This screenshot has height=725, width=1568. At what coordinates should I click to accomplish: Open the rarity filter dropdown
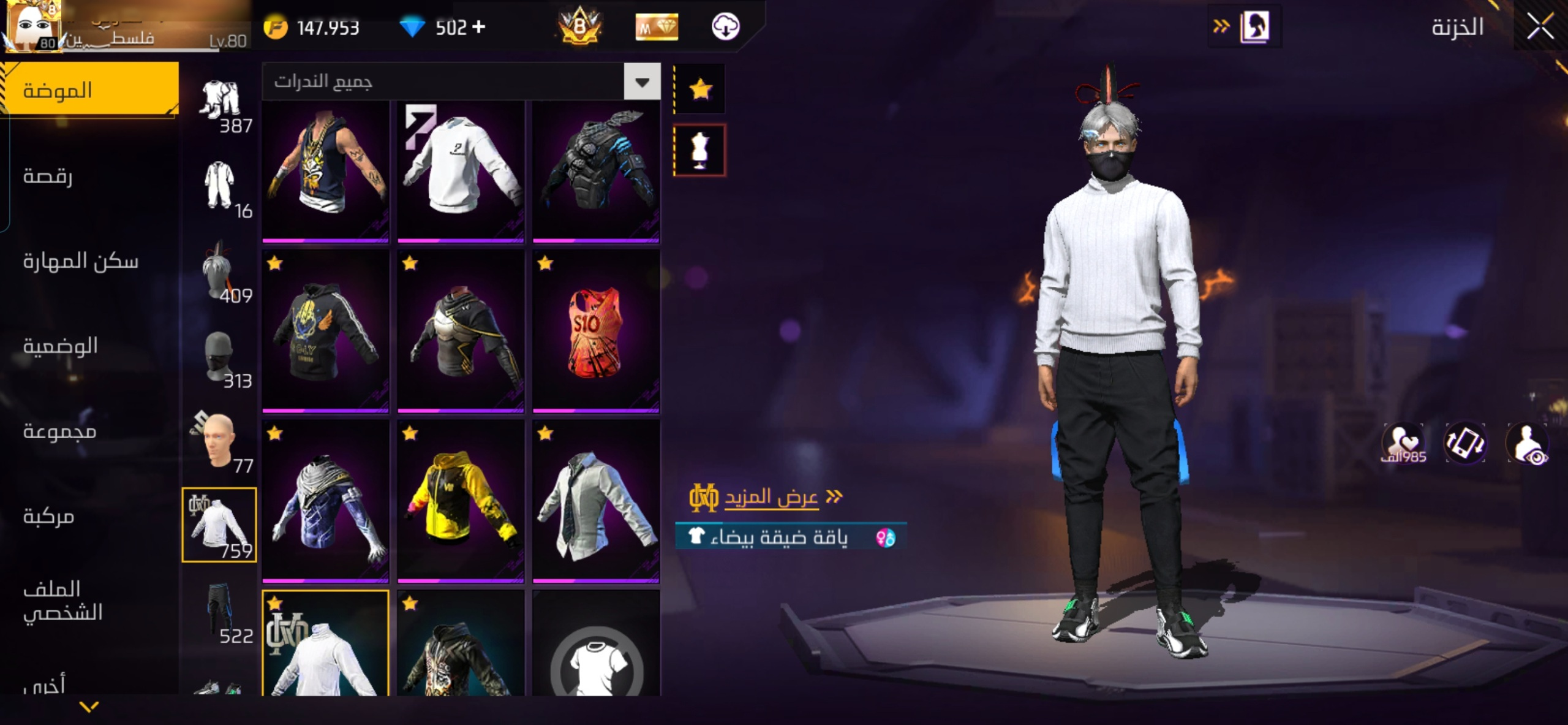click(x=642, y=82)
